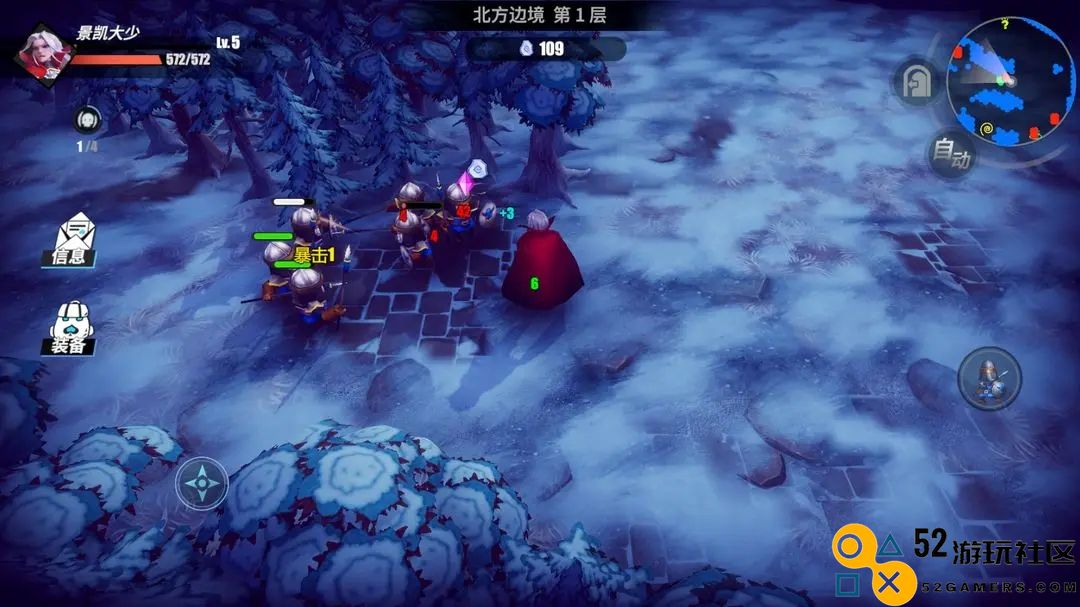Toggle the 自动 auto-battle button

pos(949,154)
